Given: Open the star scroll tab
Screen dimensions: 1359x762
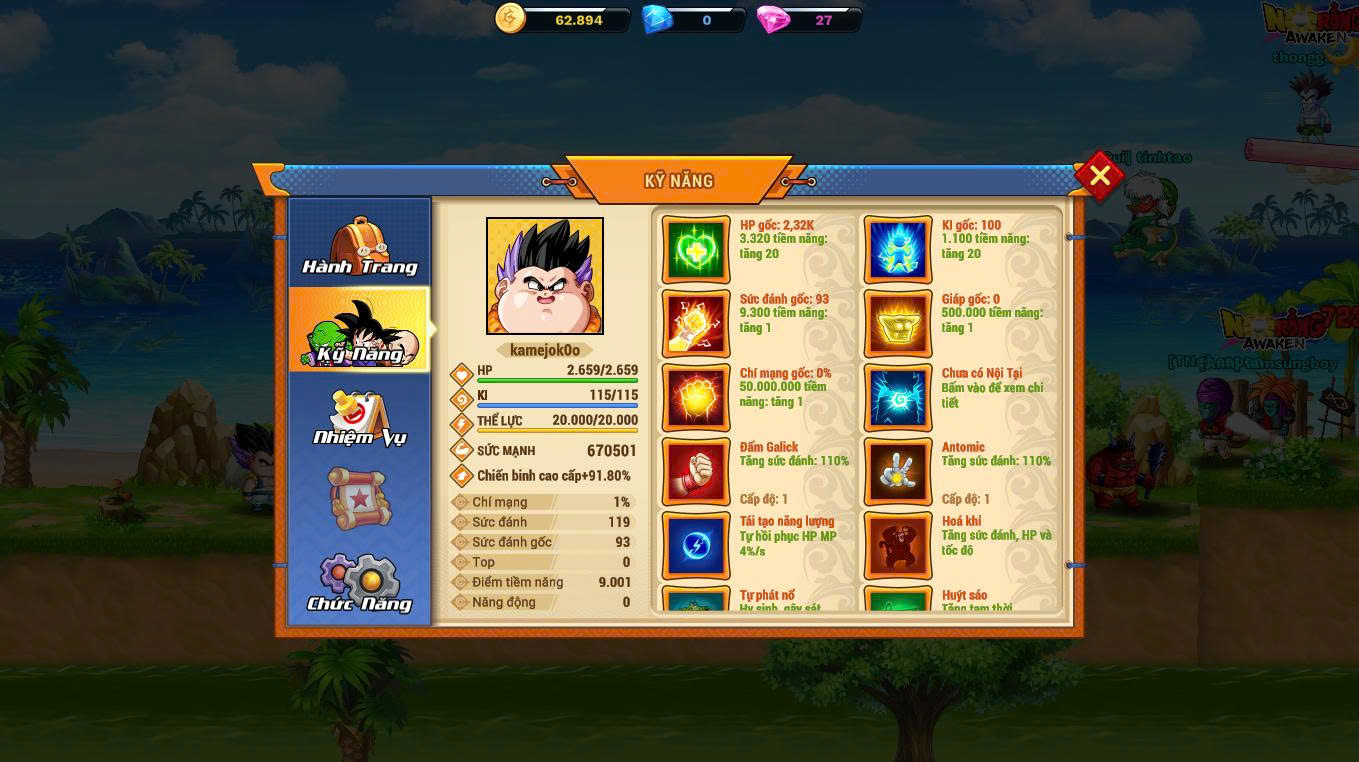Looking at the screenshot, I should pos(359,498).
